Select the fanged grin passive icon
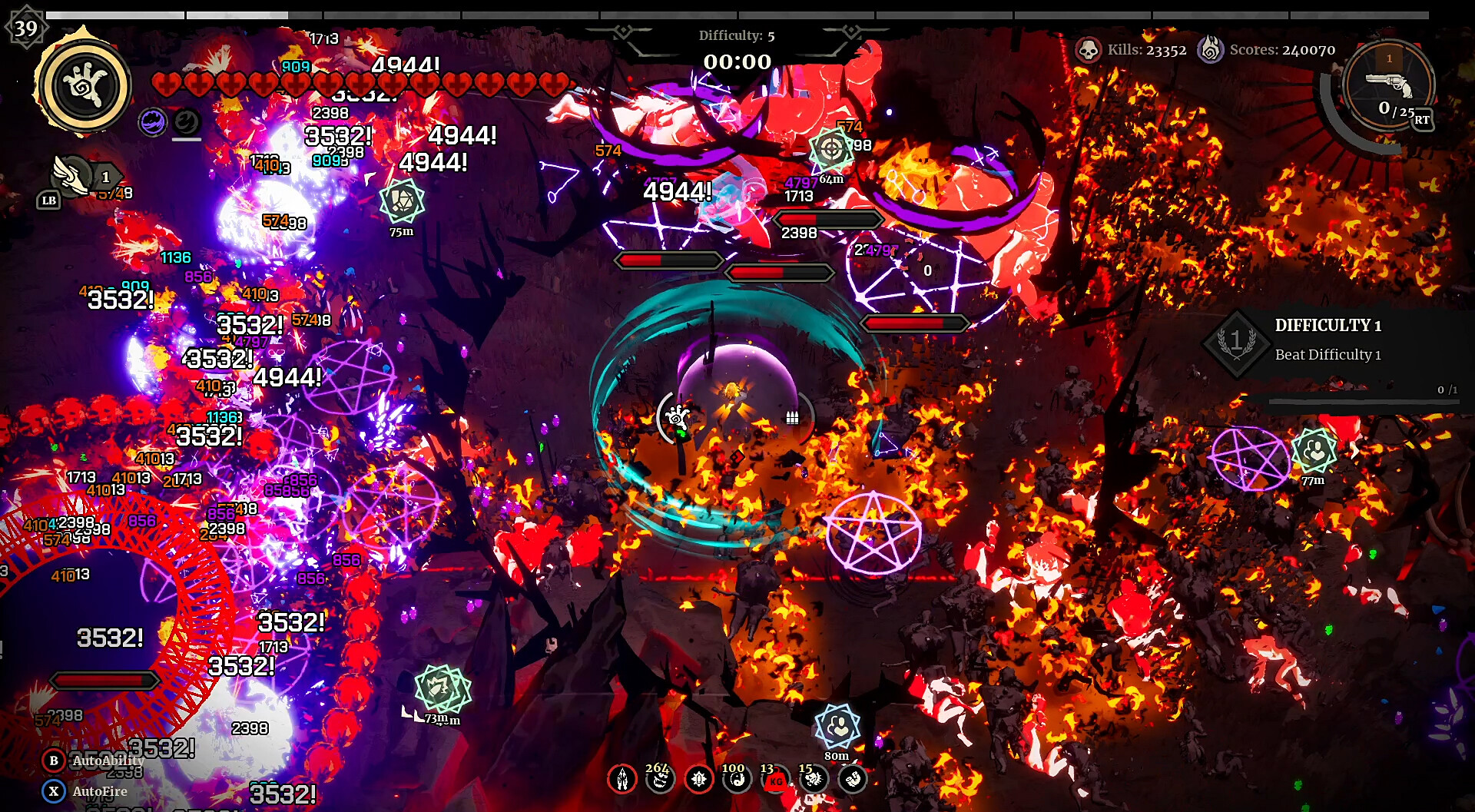Screen dimensions: 1475x812 click(660, 780)
